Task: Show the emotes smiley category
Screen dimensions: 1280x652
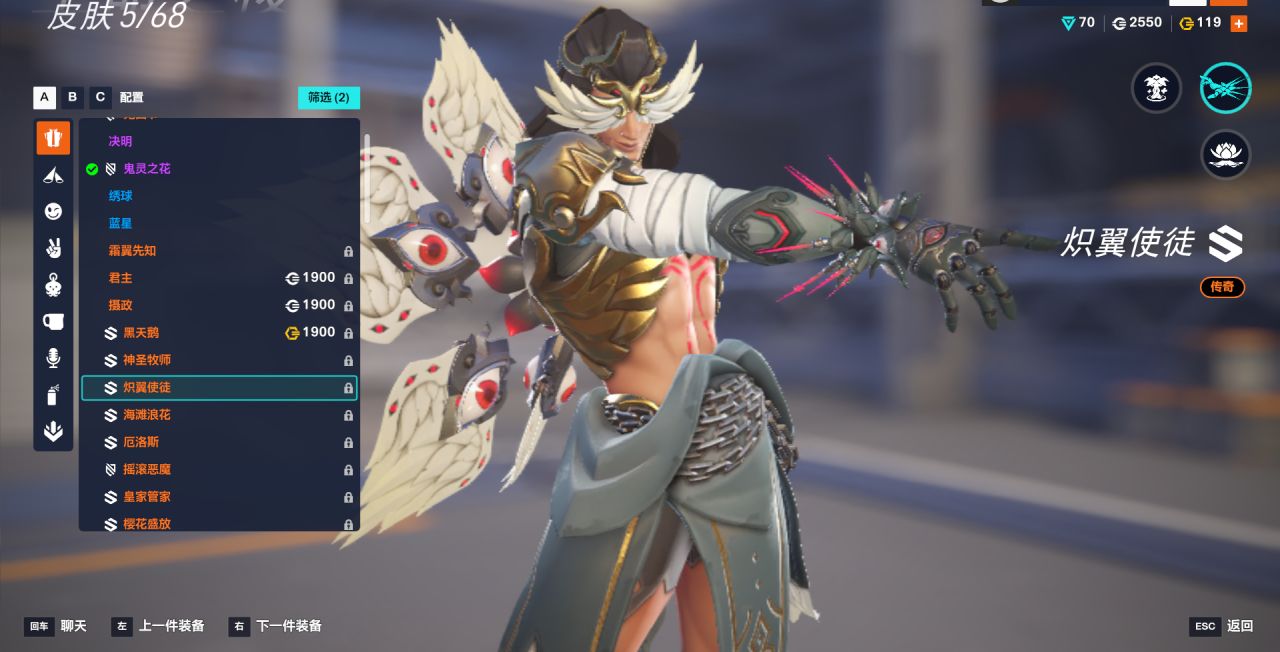Action: pyautogui.click(x=53, y=211)
